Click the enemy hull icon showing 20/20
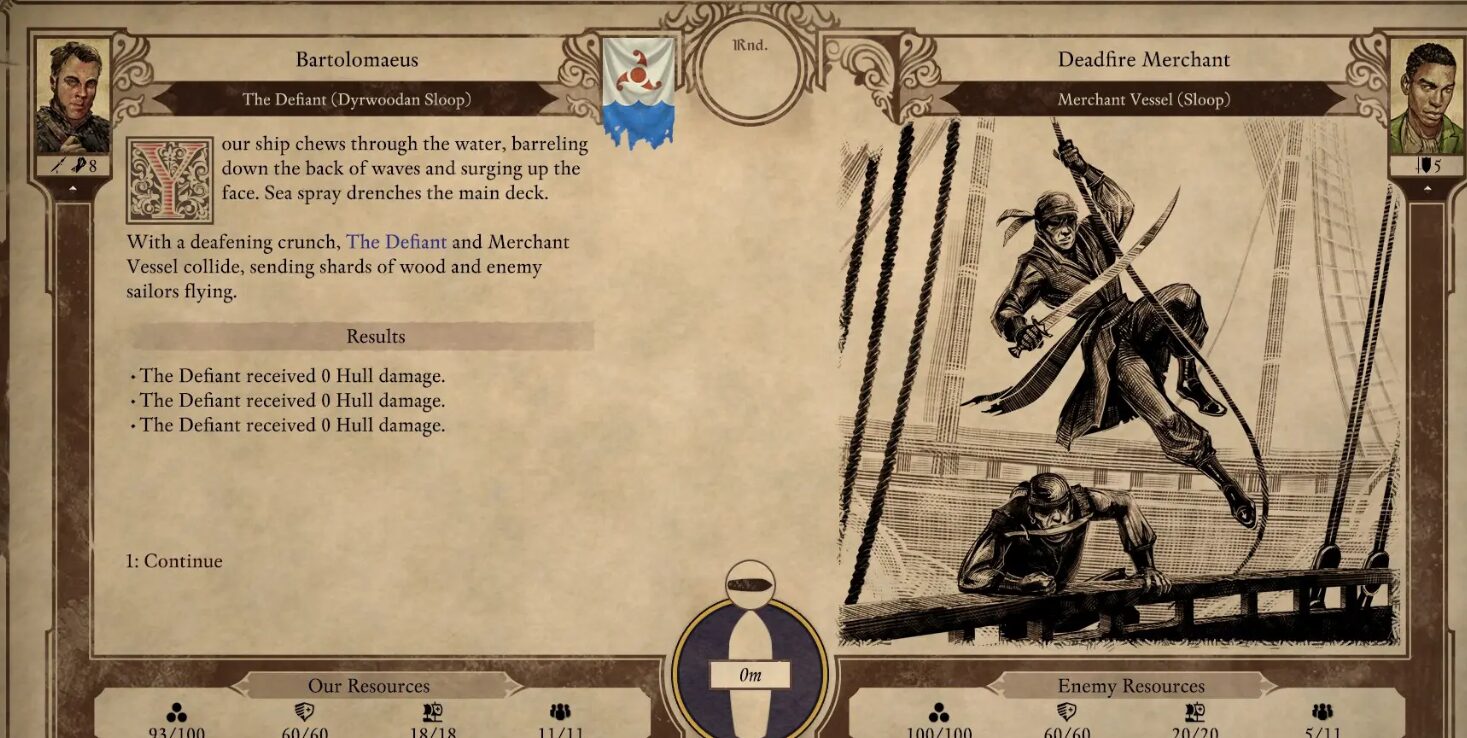 pyautogui.click(x=1195, y=712)
